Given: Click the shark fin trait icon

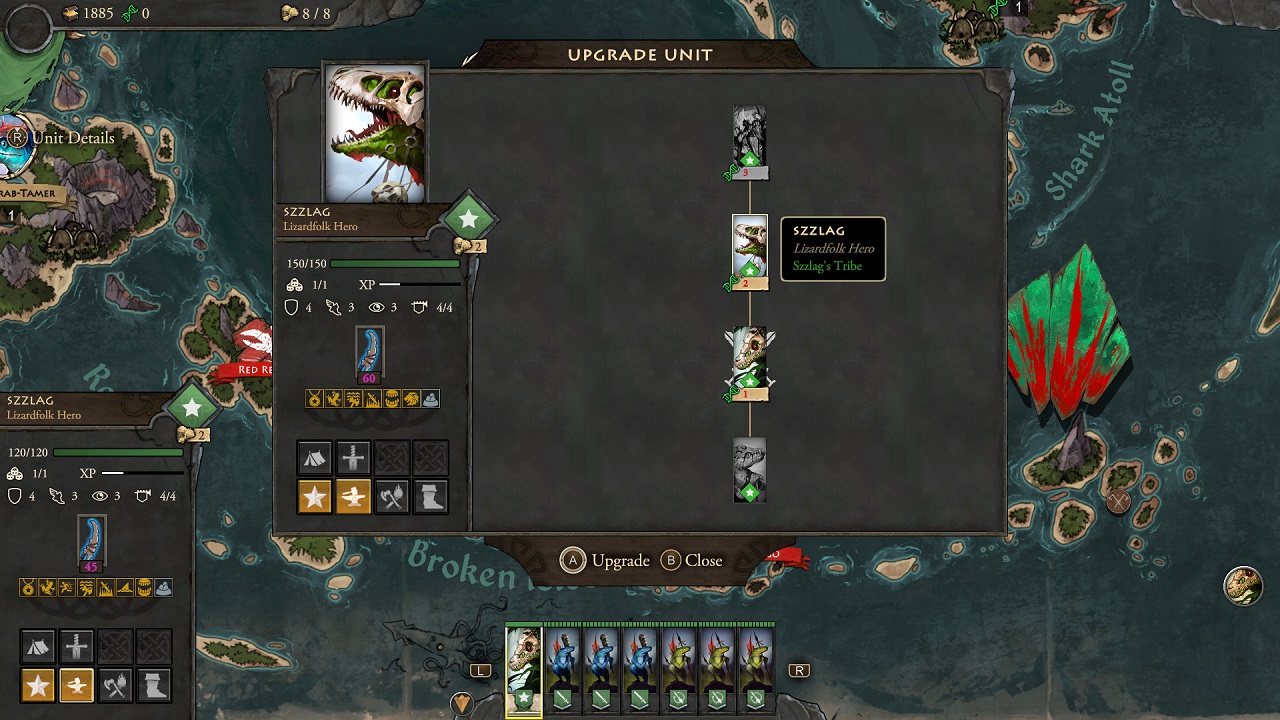Looking at the screenshot, I should tap(372, 398).
